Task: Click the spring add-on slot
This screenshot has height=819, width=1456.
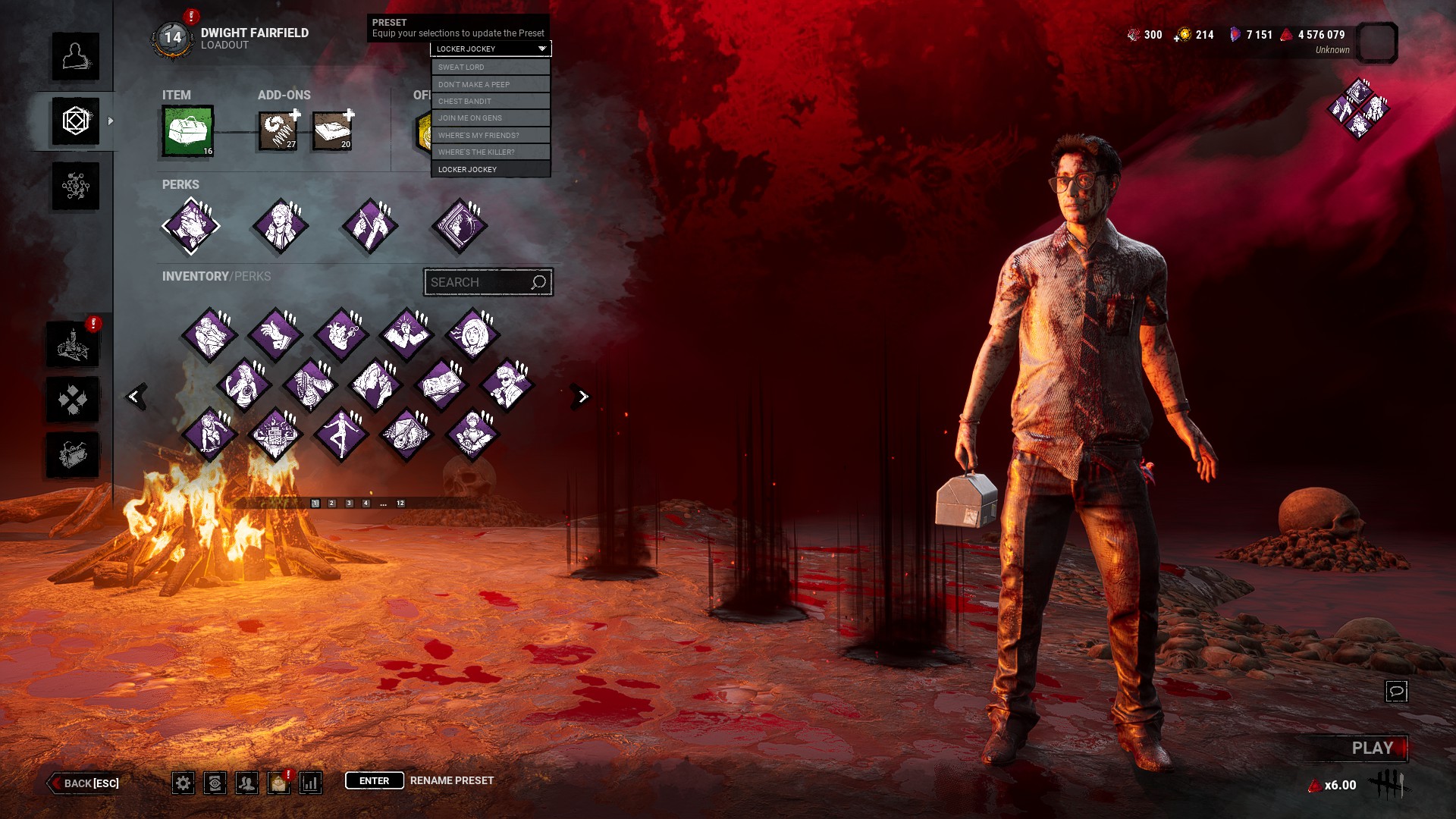Action: point(278,131)
